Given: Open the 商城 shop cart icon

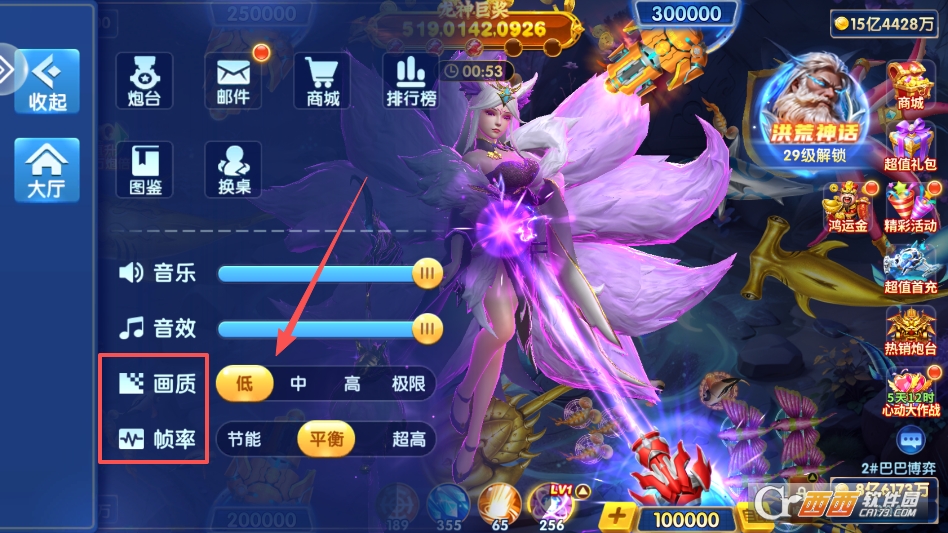Looking at the screenshot, I should point(322,80).
